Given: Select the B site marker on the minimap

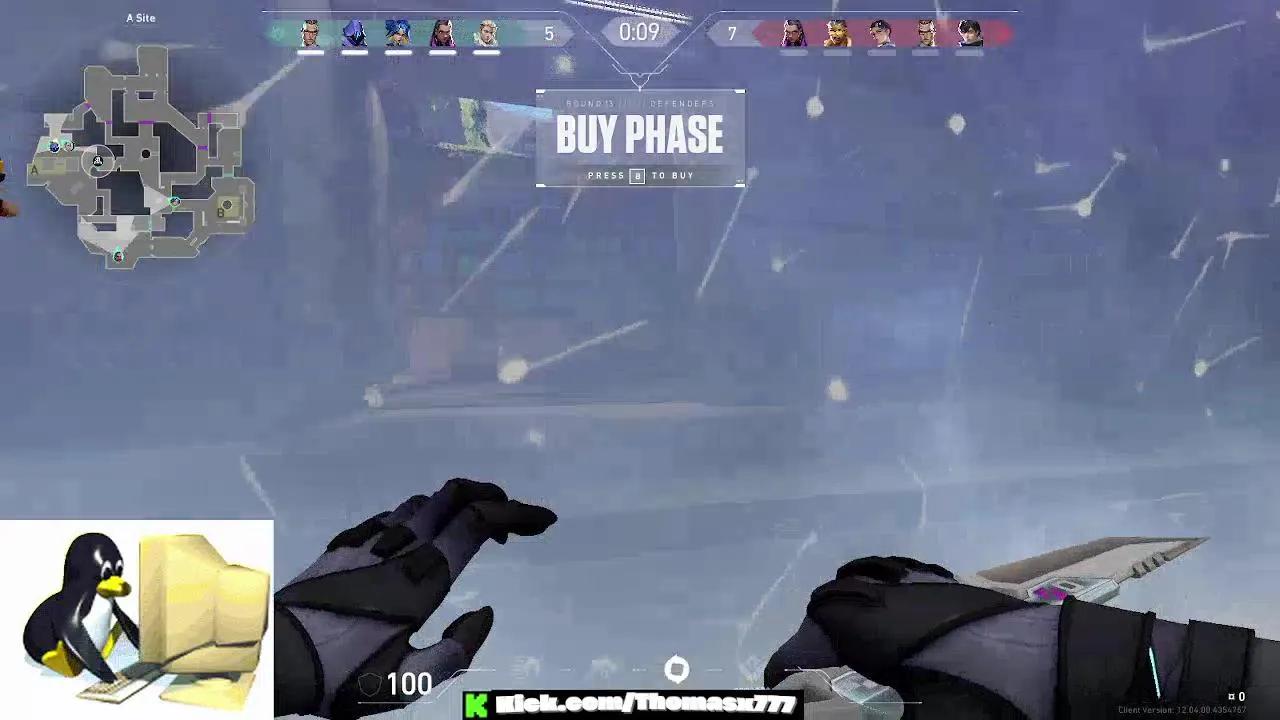Looking at the screenshot, I should click(220, 212).
